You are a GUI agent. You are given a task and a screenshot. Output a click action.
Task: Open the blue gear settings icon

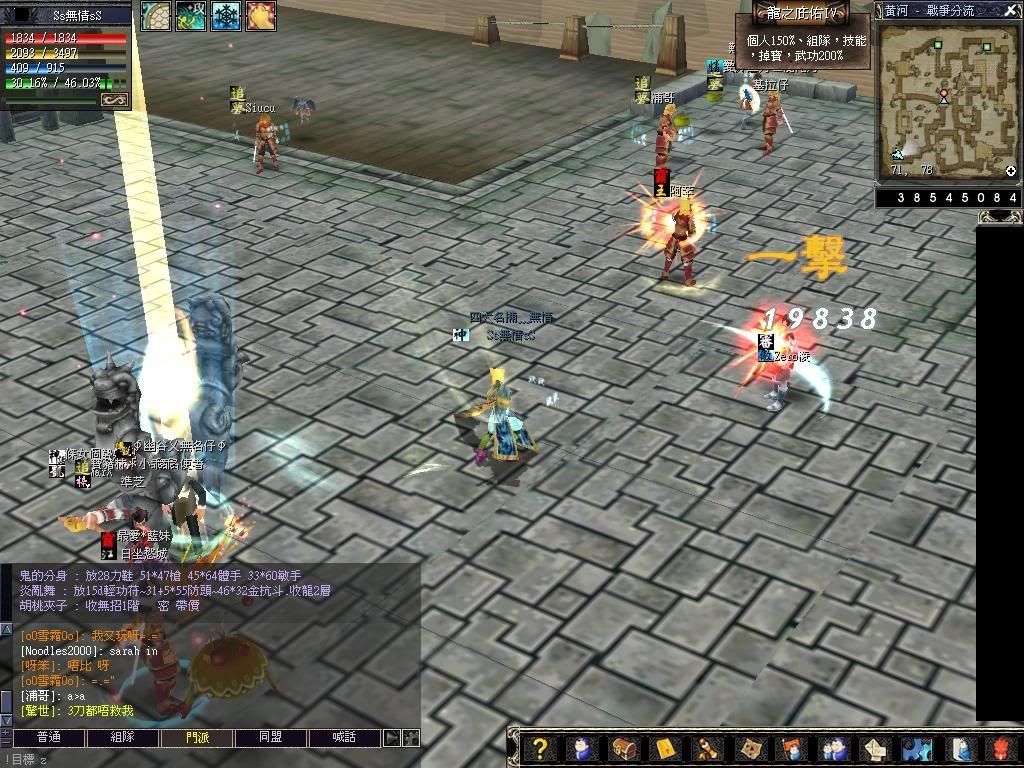(x=915, y=748)
